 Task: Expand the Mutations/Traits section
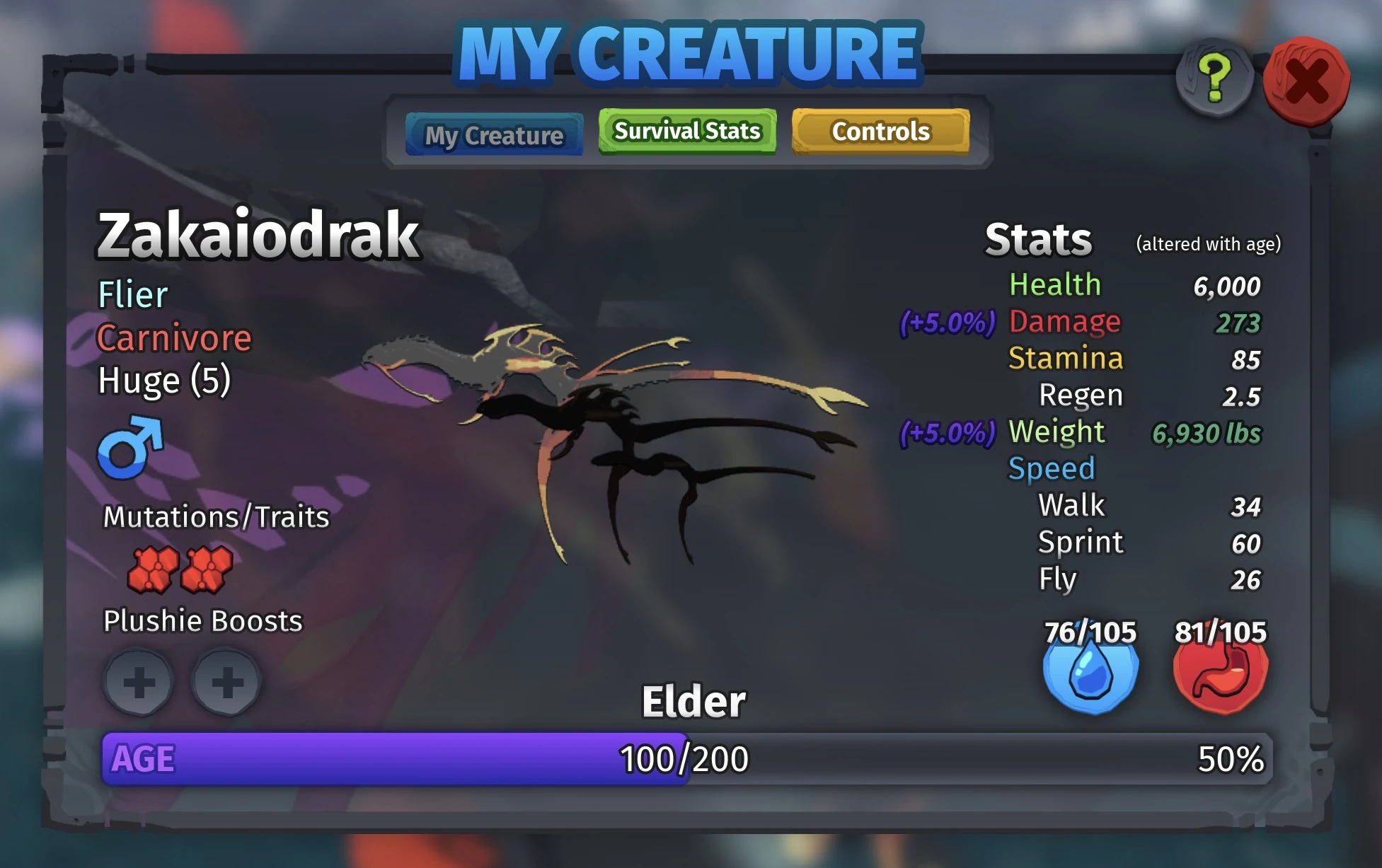tap(215, 517)
